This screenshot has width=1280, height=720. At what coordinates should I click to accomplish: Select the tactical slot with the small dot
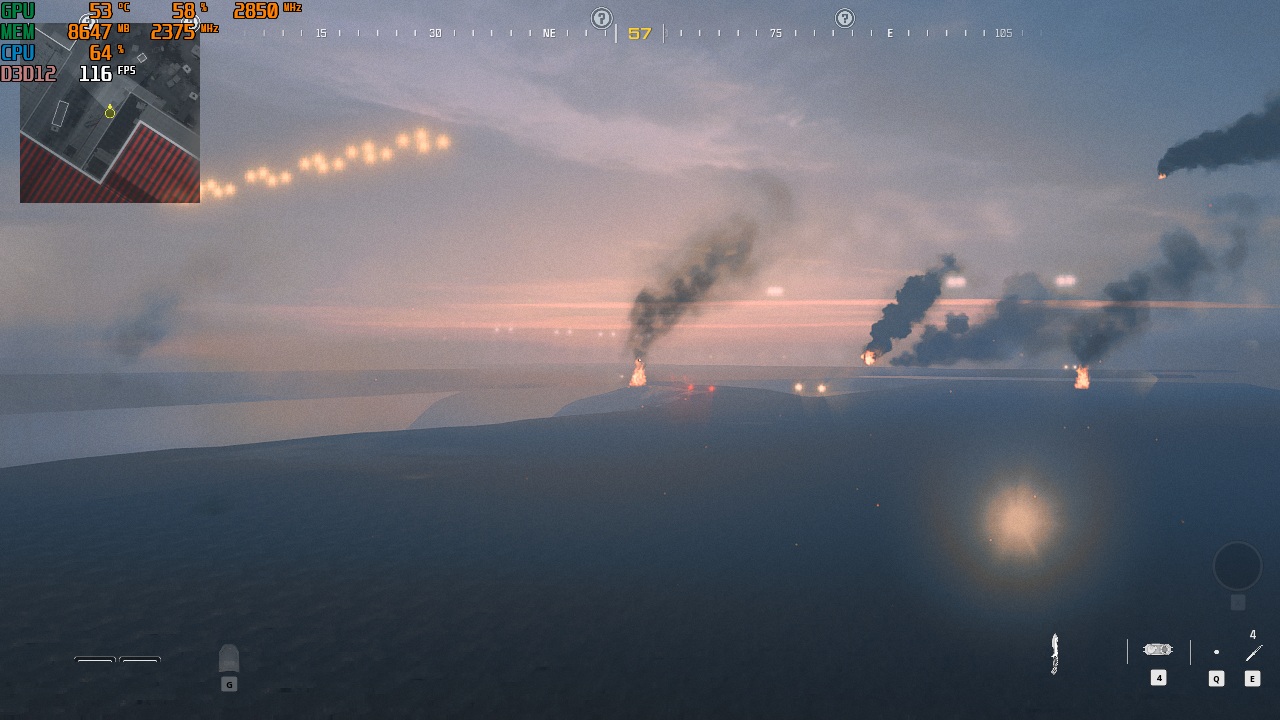pos(1216,652)
